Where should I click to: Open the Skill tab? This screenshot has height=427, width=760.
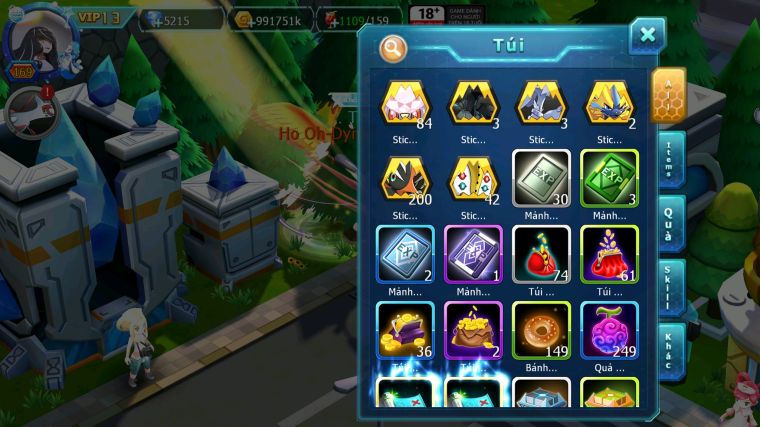[x=670, y=285]
